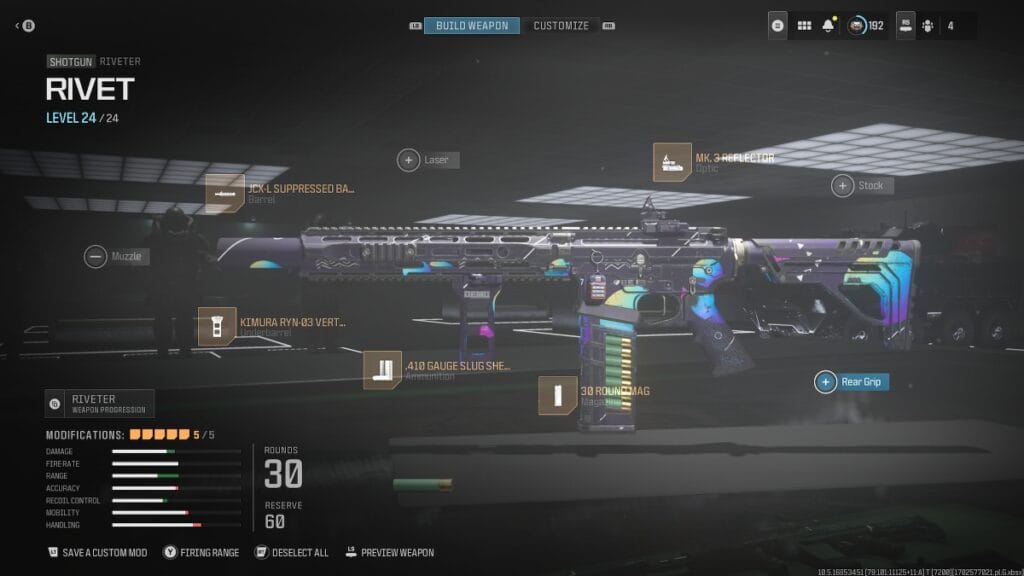Add a Laser attachment

[x=409, y=159]
